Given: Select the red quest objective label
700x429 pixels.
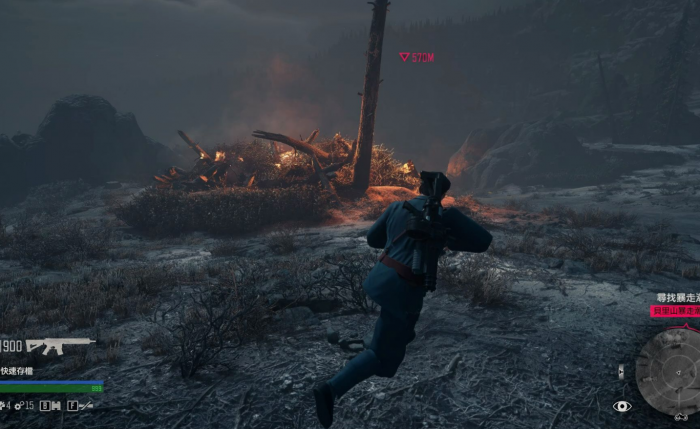Looking at the screenshot, I should point(675,311).
